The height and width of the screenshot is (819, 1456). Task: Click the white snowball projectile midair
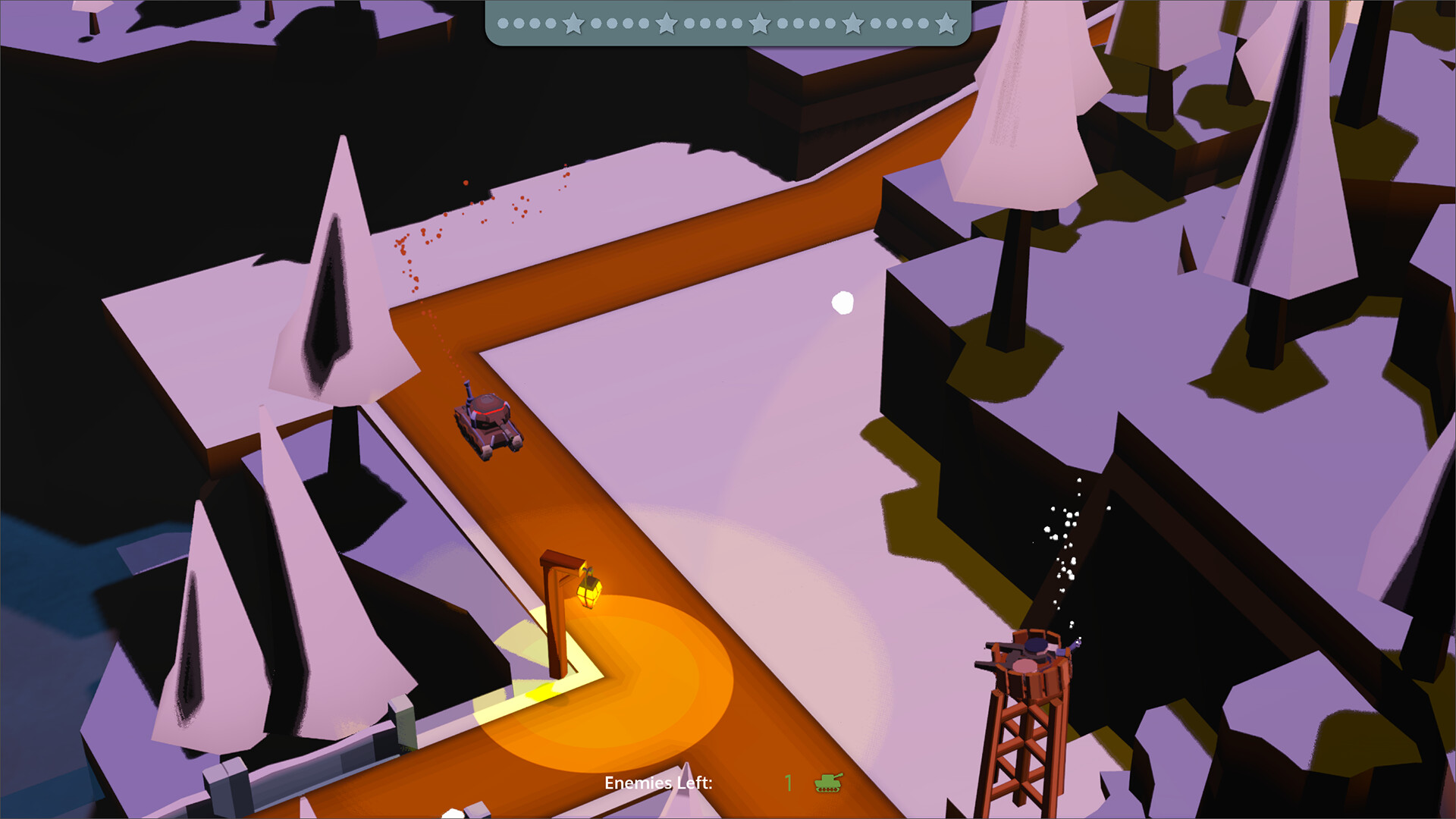pos(844,302)
